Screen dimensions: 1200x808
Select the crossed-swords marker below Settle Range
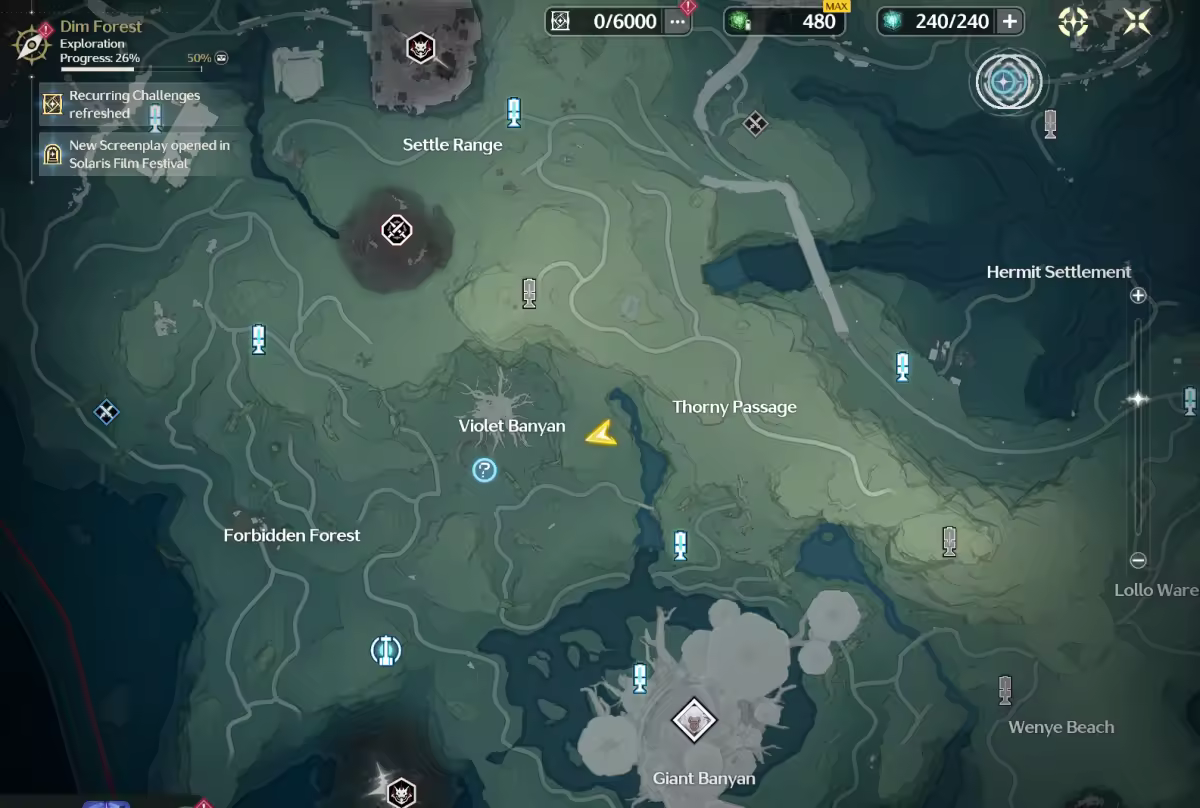pos(397,231)
